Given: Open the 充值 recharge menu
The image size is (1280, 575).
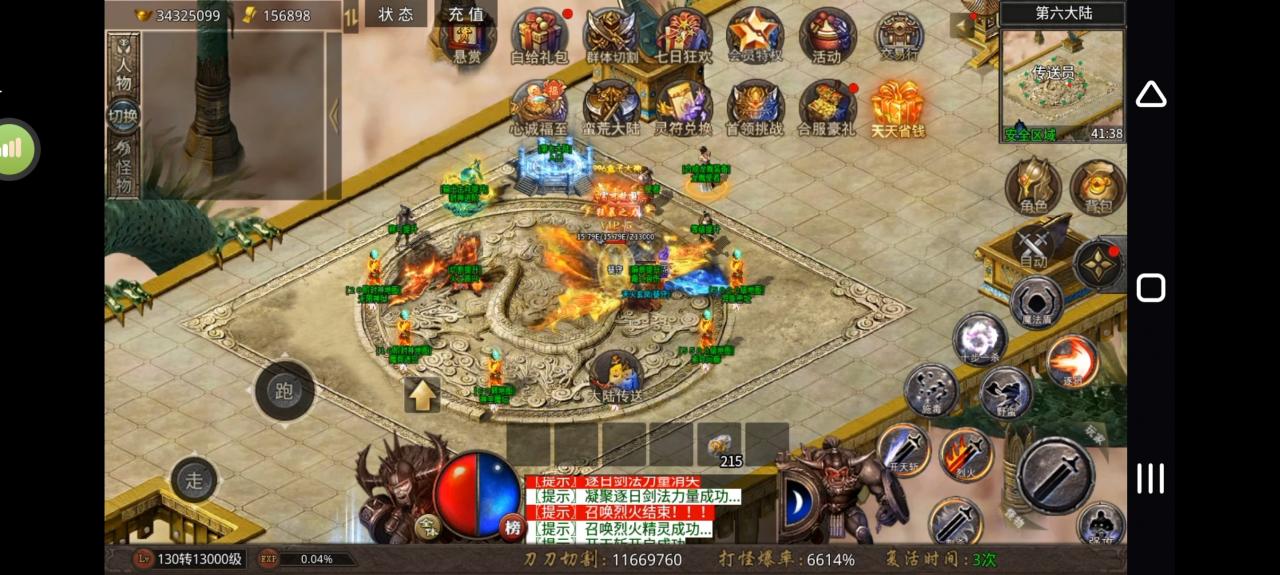Looking at the screenshot, I should 465,14.
